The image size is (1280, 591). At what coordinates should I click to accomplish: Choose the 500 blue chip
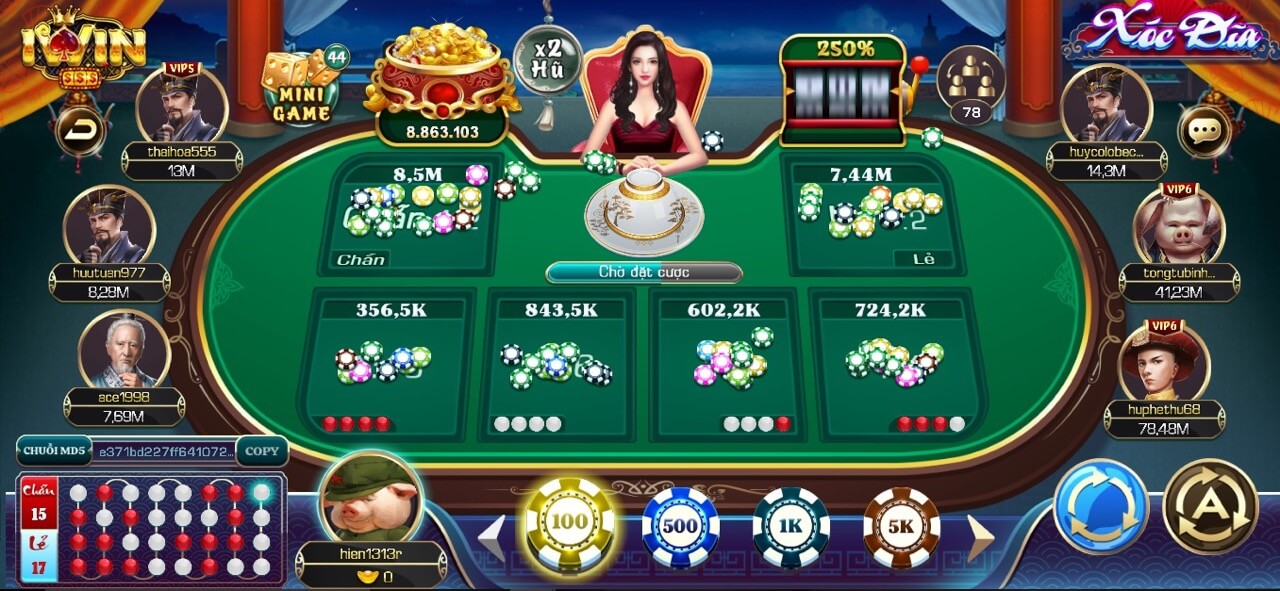(681, 526)
